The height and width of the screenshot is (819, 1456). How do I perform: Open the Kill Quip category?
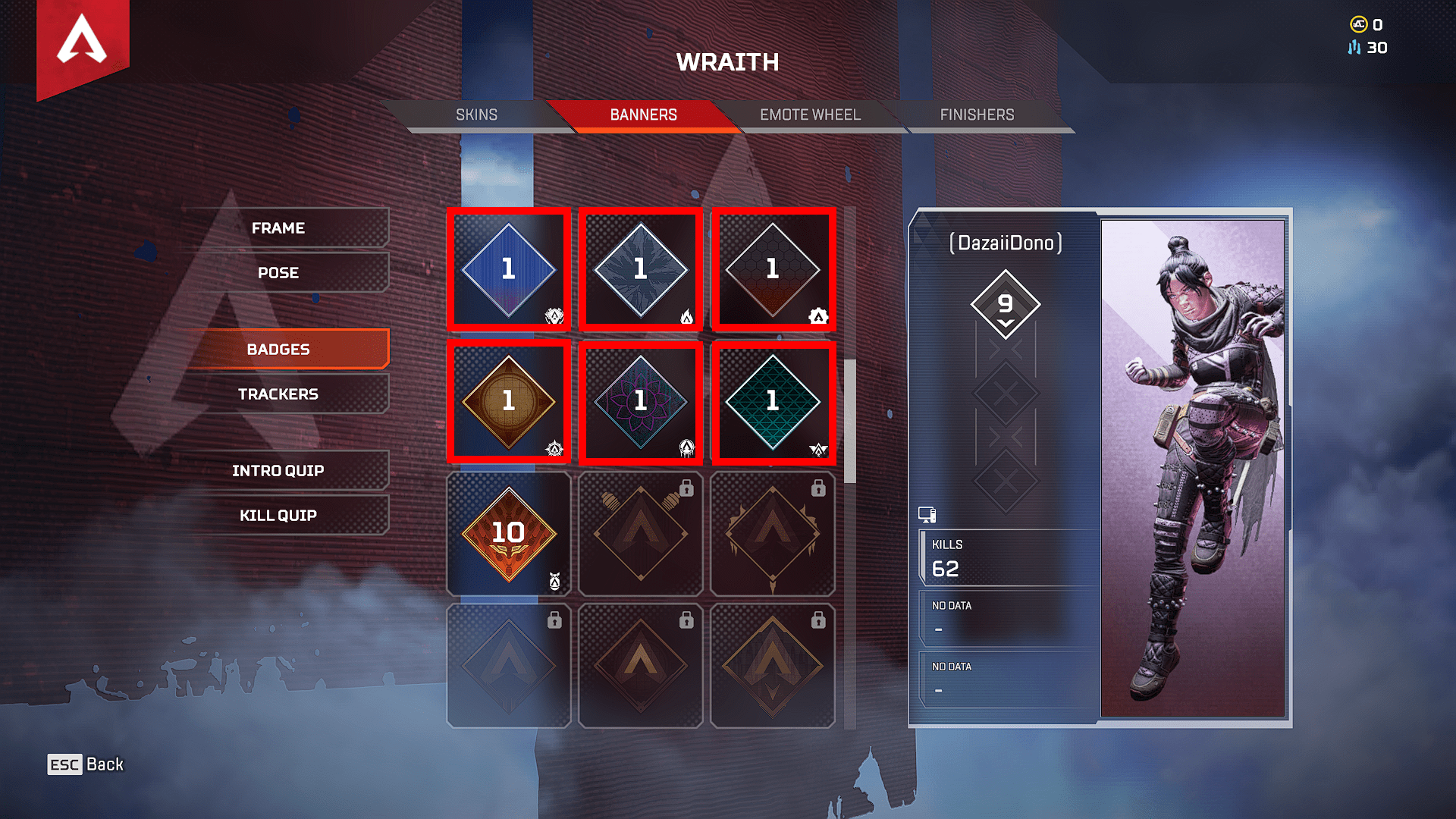[x=278, y=516]
